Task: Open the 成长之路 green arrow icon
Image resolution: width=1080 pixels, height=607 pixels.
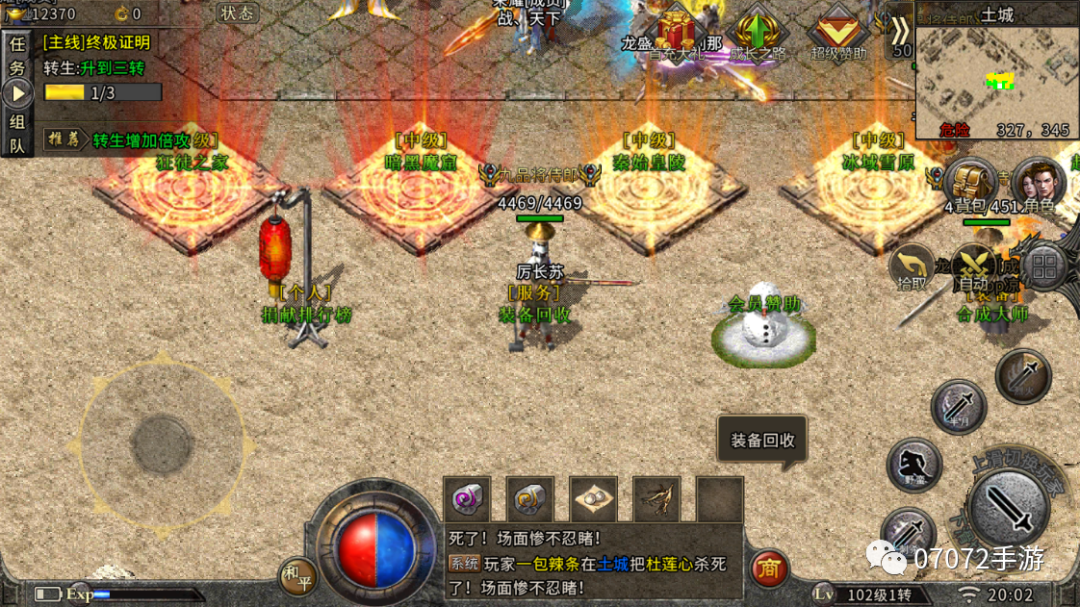Action: coord(757,33)
